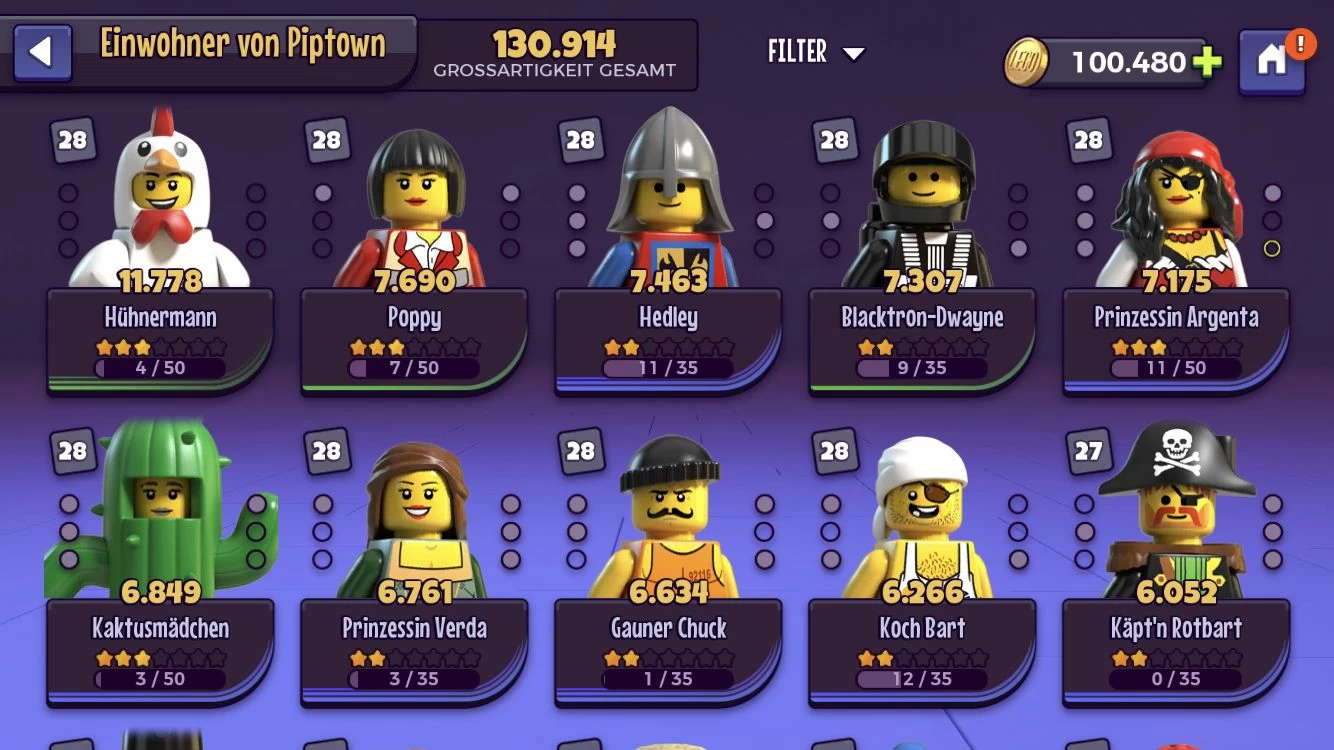This screenshot has height=750, width=1334.
Task: Open Hedley's character card
Action: coord(668,330)
